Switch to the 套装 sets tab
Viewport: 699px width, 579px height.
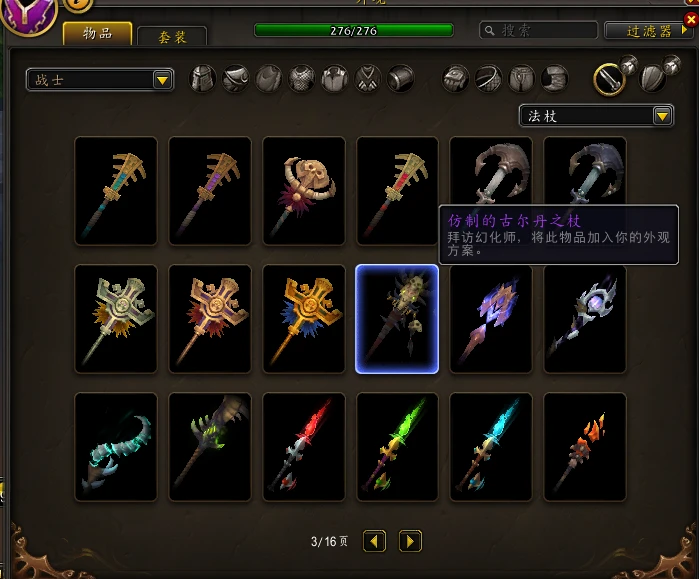pyautogui.click(x=171, y=37)
